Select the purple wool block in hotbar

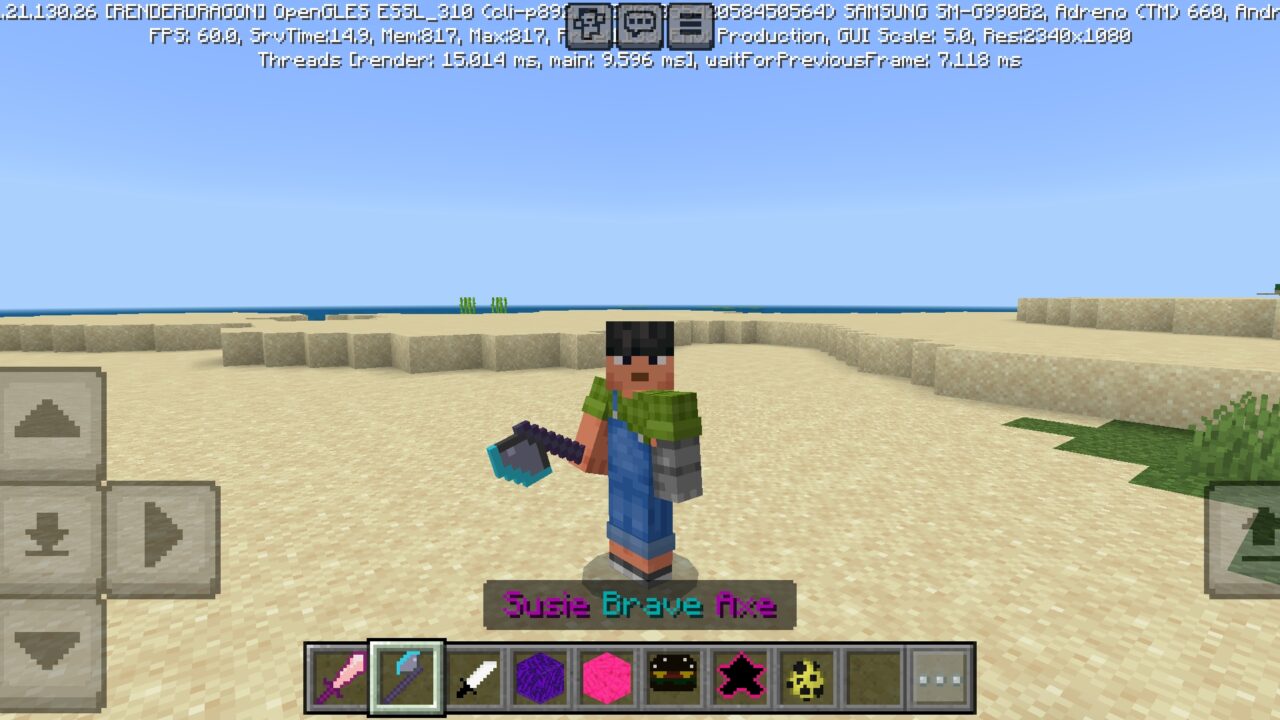(x=539, y=676)
